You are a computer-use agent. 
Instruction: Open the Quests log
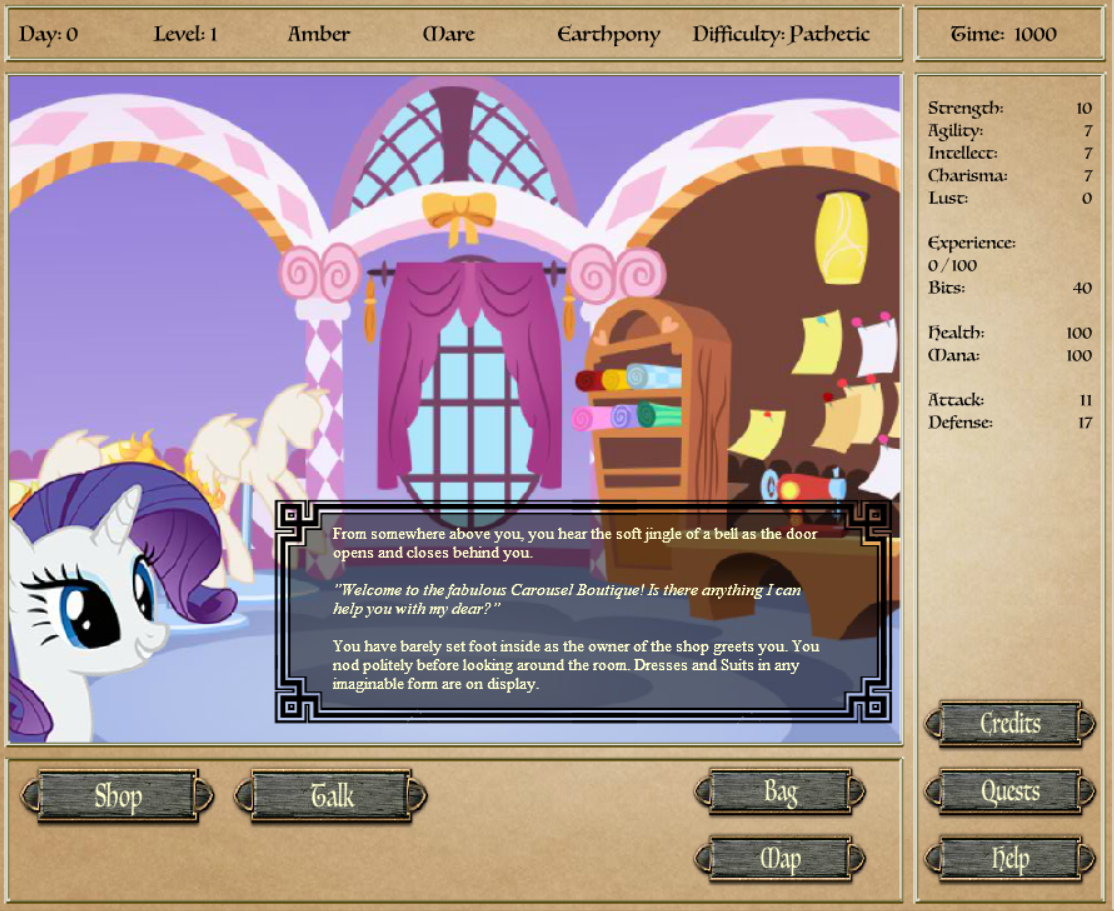pos(1010,793)
